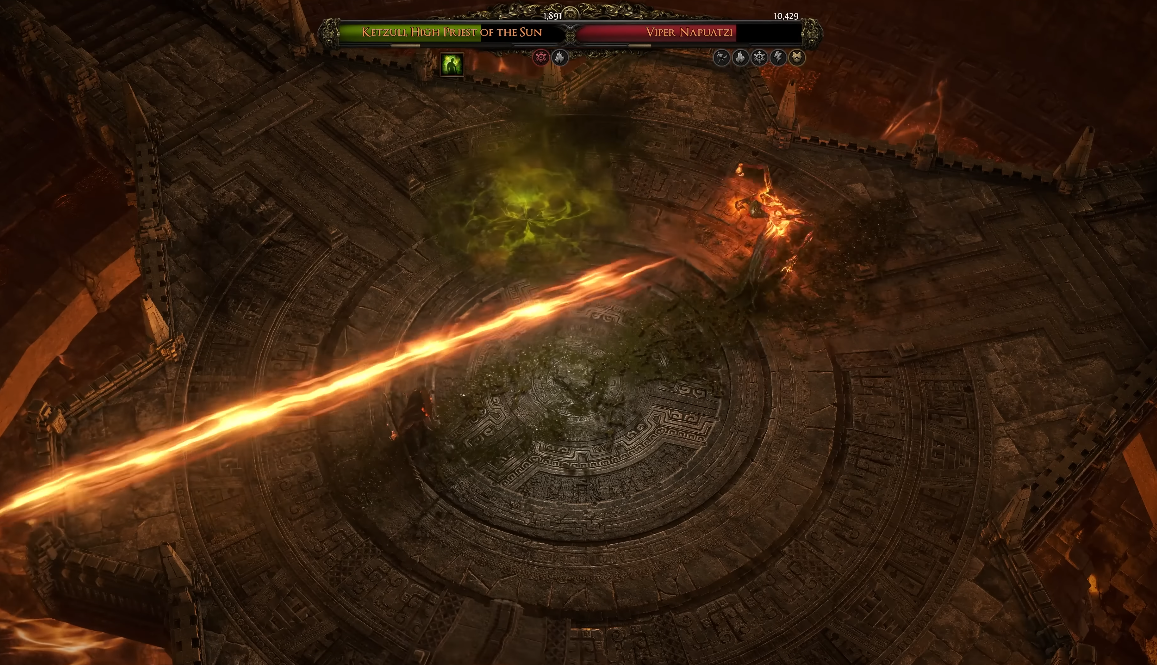This screenshot has width=1157, height=665.
Task: Click the green poisoned figure status icon
Action: [452, 65]
